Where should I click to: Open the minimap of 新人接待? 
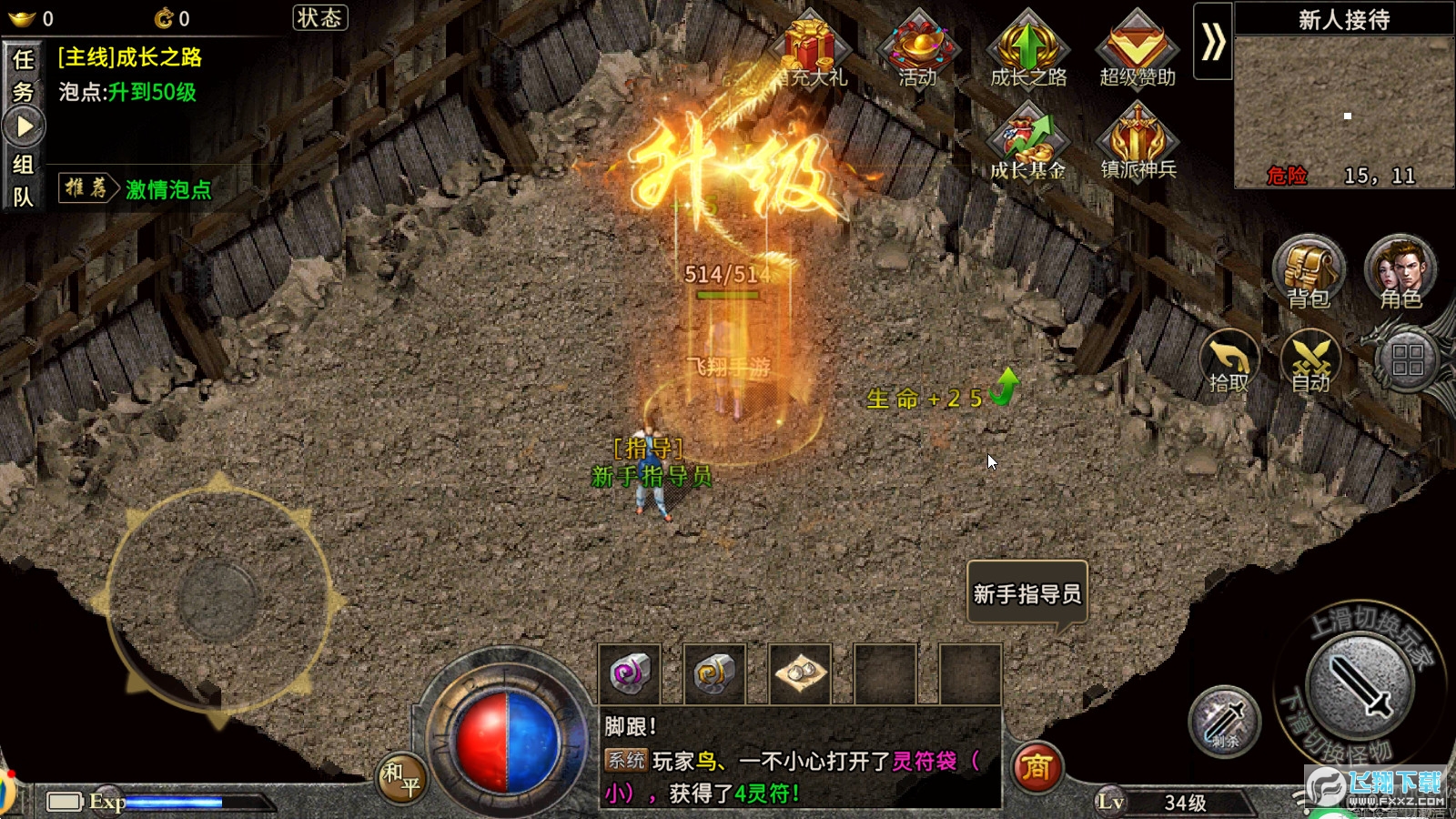1343,111
